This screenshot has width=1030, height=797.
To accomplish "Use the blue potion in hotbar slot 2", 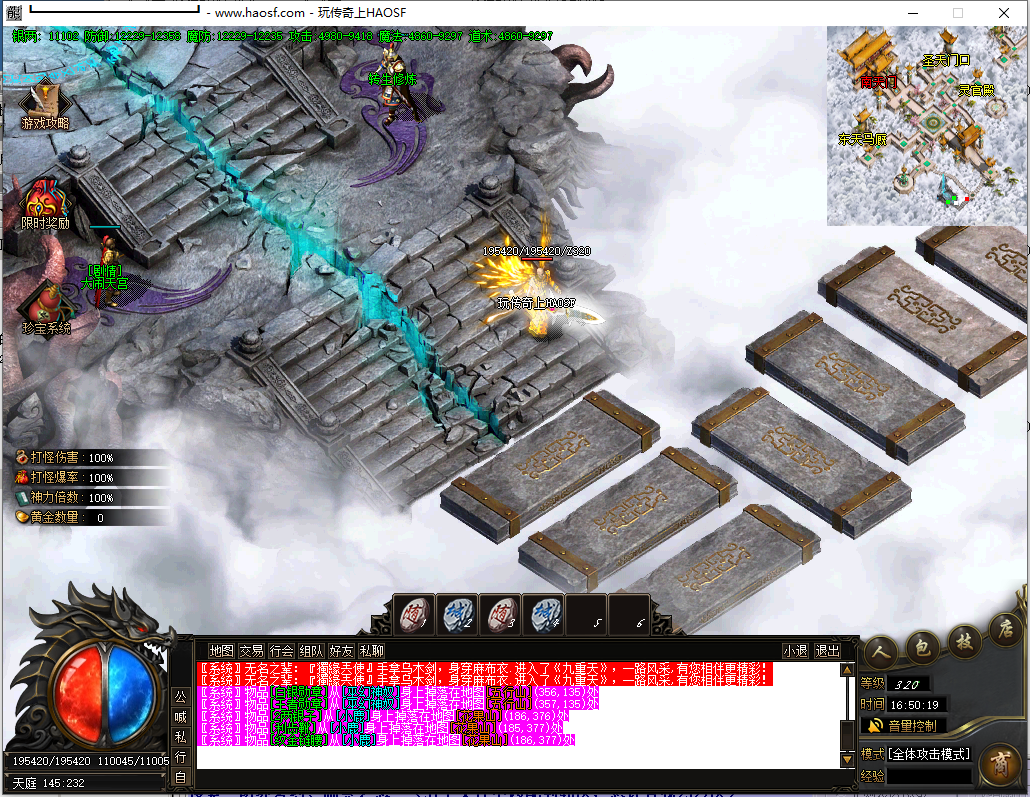I will click(456, 615).
